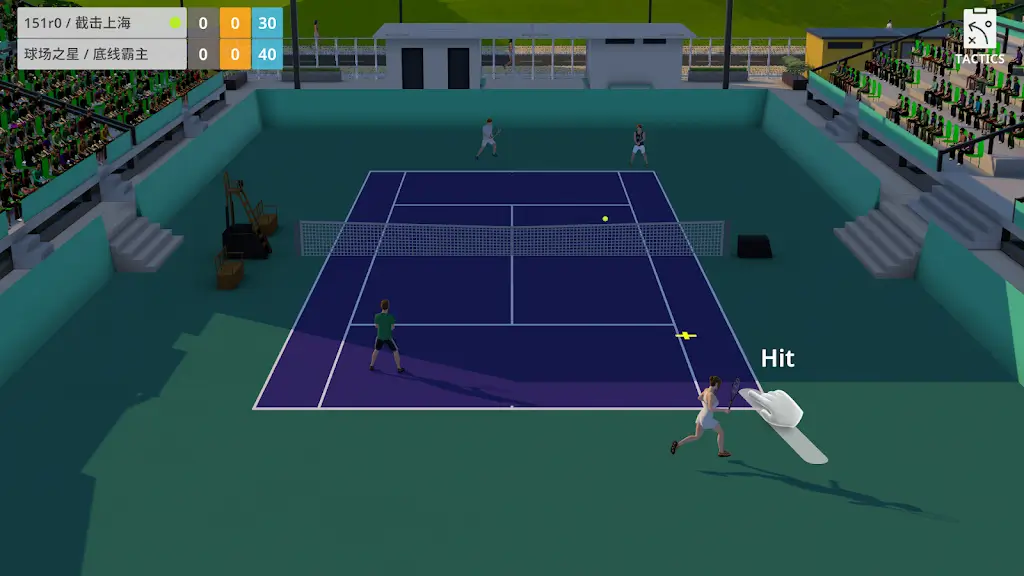The height and width of the screenshot is (576, 1024).
Task: Open the Tactics menu
Action: click(979, 35)
